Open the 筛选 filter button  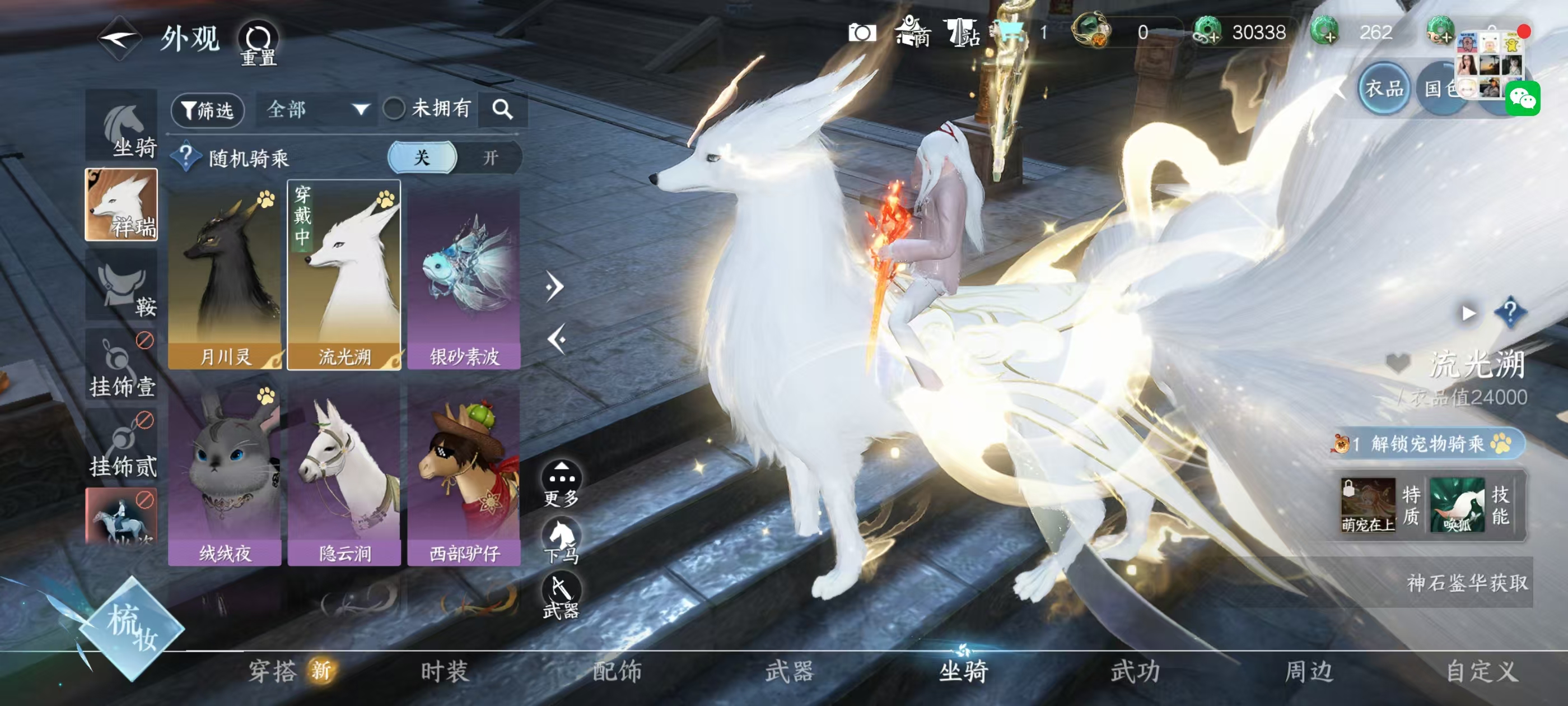(208, 110)
